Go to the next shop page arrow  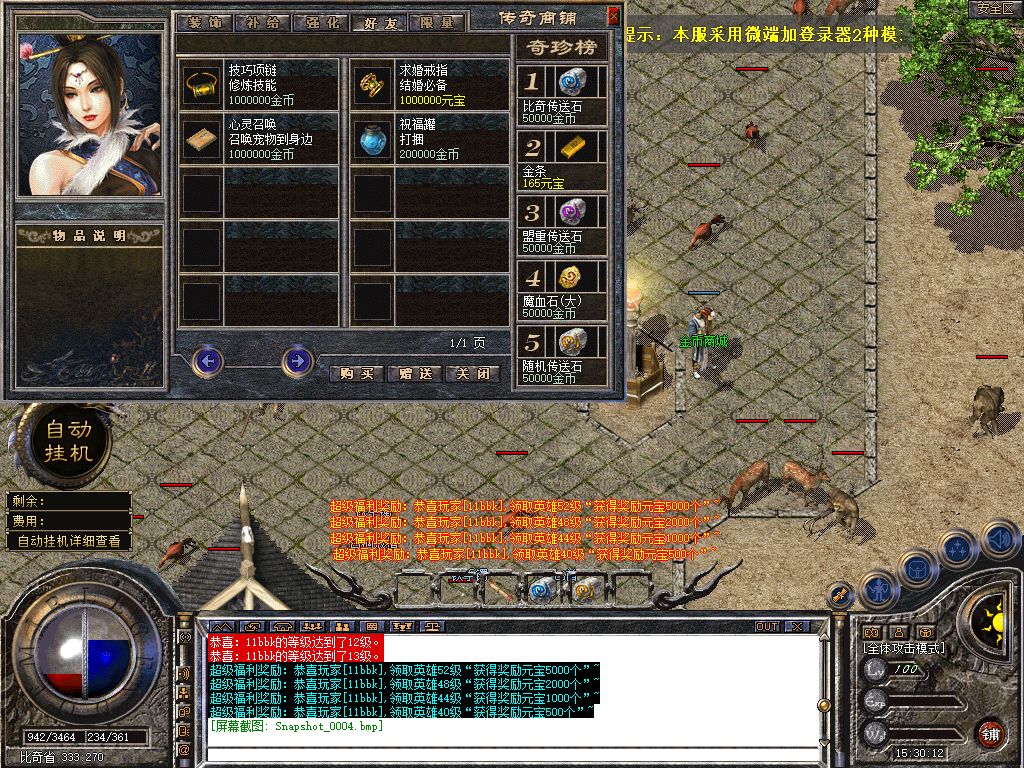297,360
